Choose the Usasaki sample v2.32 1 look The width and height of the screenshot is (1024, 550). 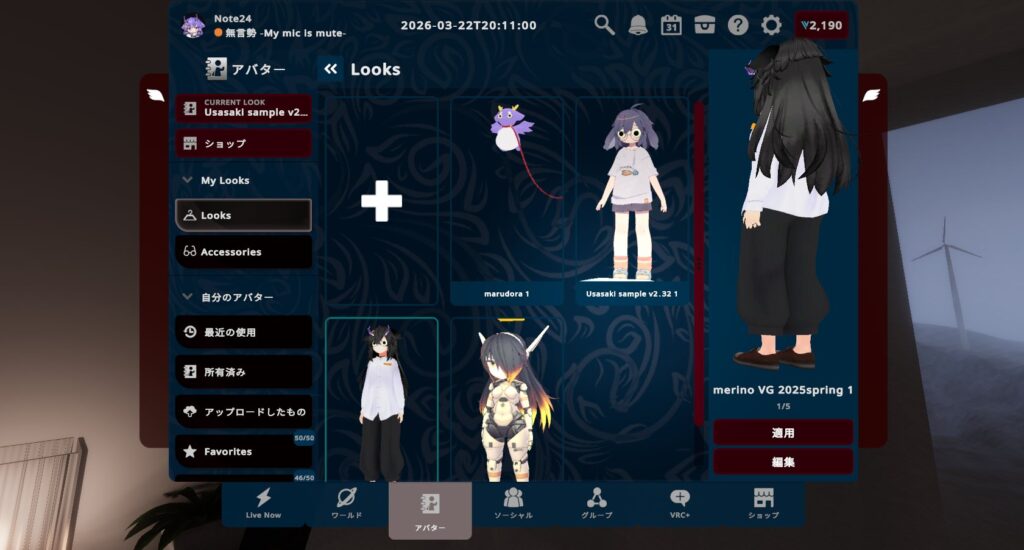click(x=631, y=200)
